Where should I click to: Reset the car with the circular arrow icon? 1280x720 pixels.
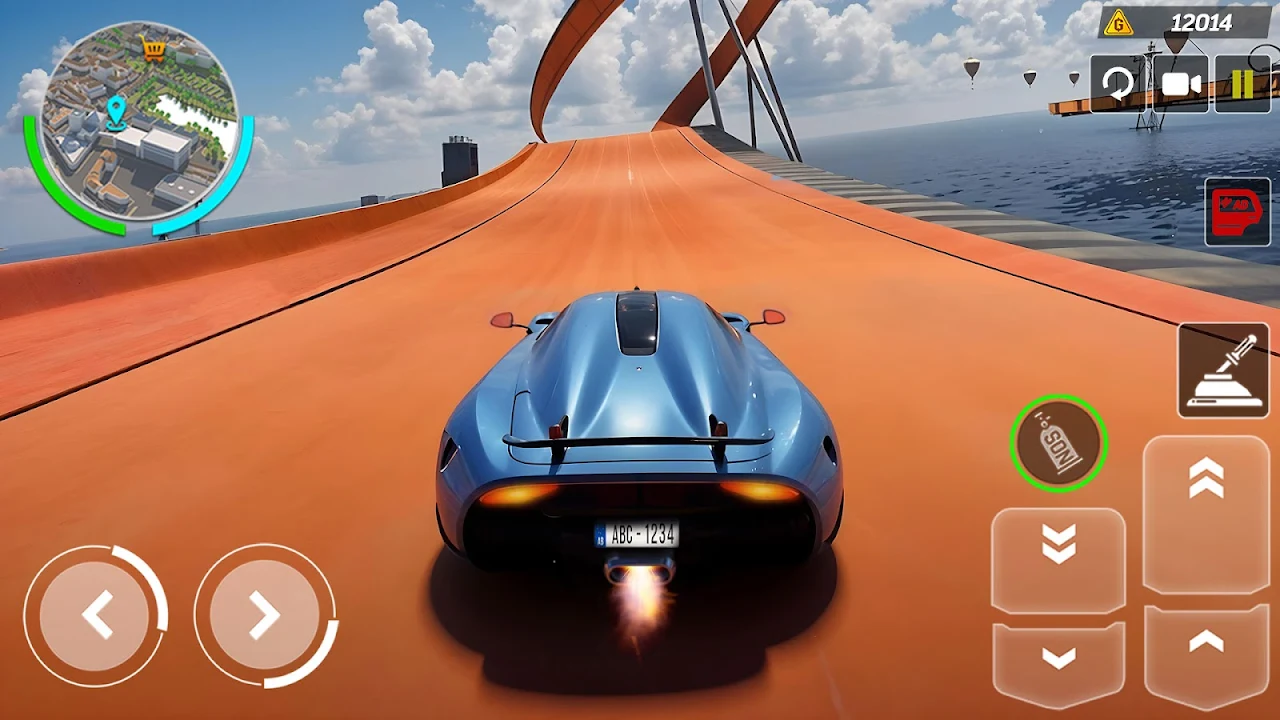coord(1118,84)
